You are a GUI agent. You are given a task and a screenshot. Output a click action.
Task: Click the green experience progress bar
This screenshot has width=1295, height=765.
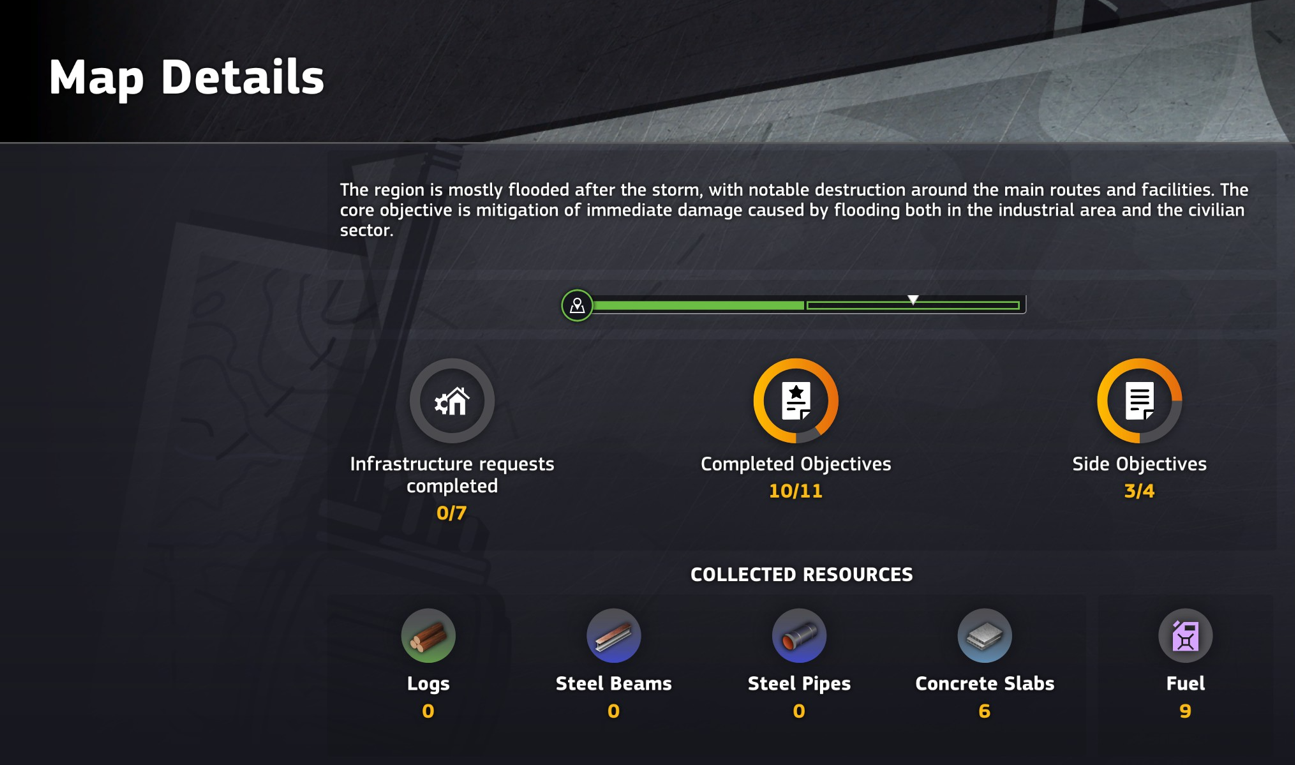(700, 304)
